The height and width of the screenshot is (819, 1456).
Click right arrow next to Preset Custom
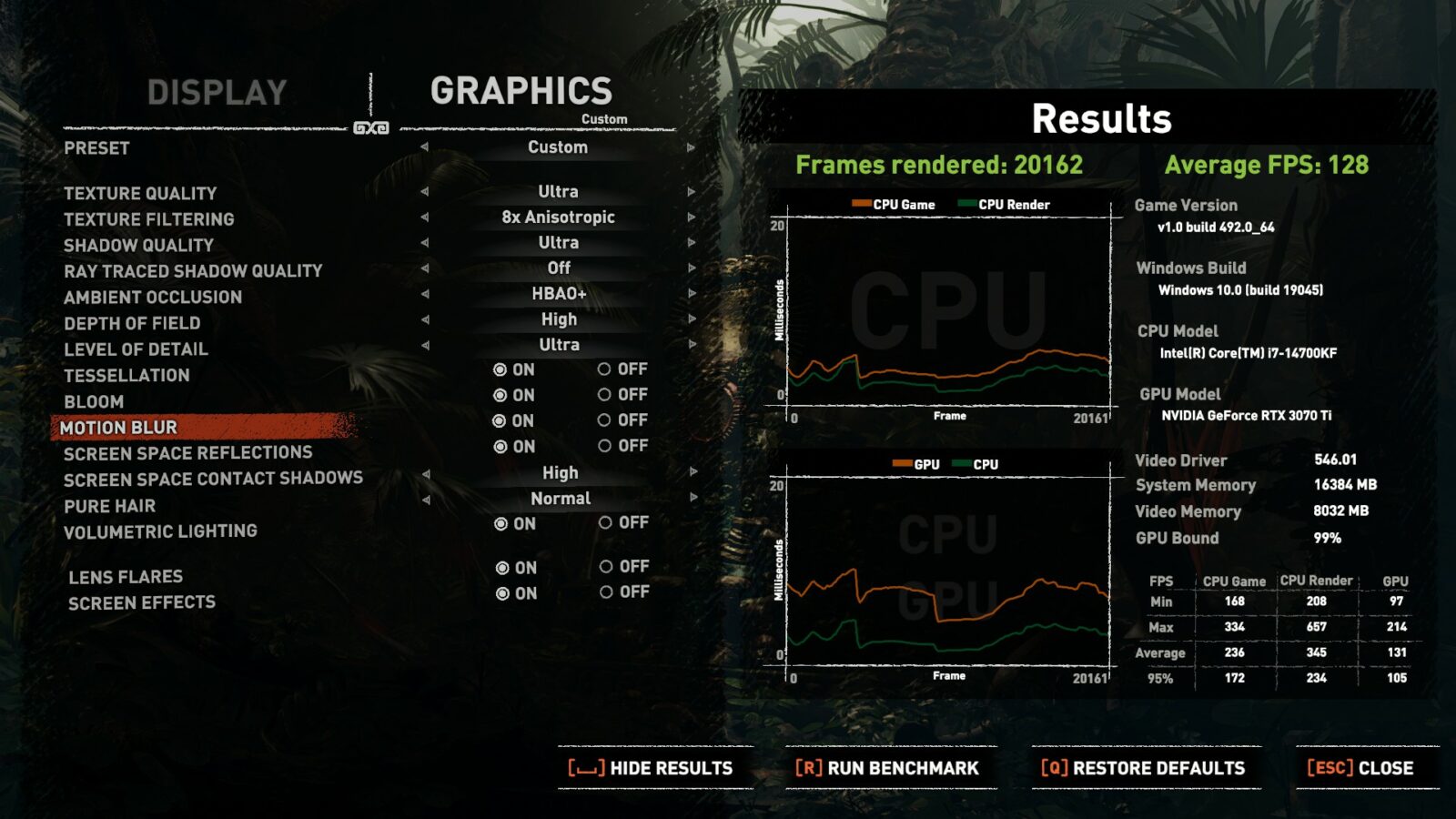tap(692, 147)
